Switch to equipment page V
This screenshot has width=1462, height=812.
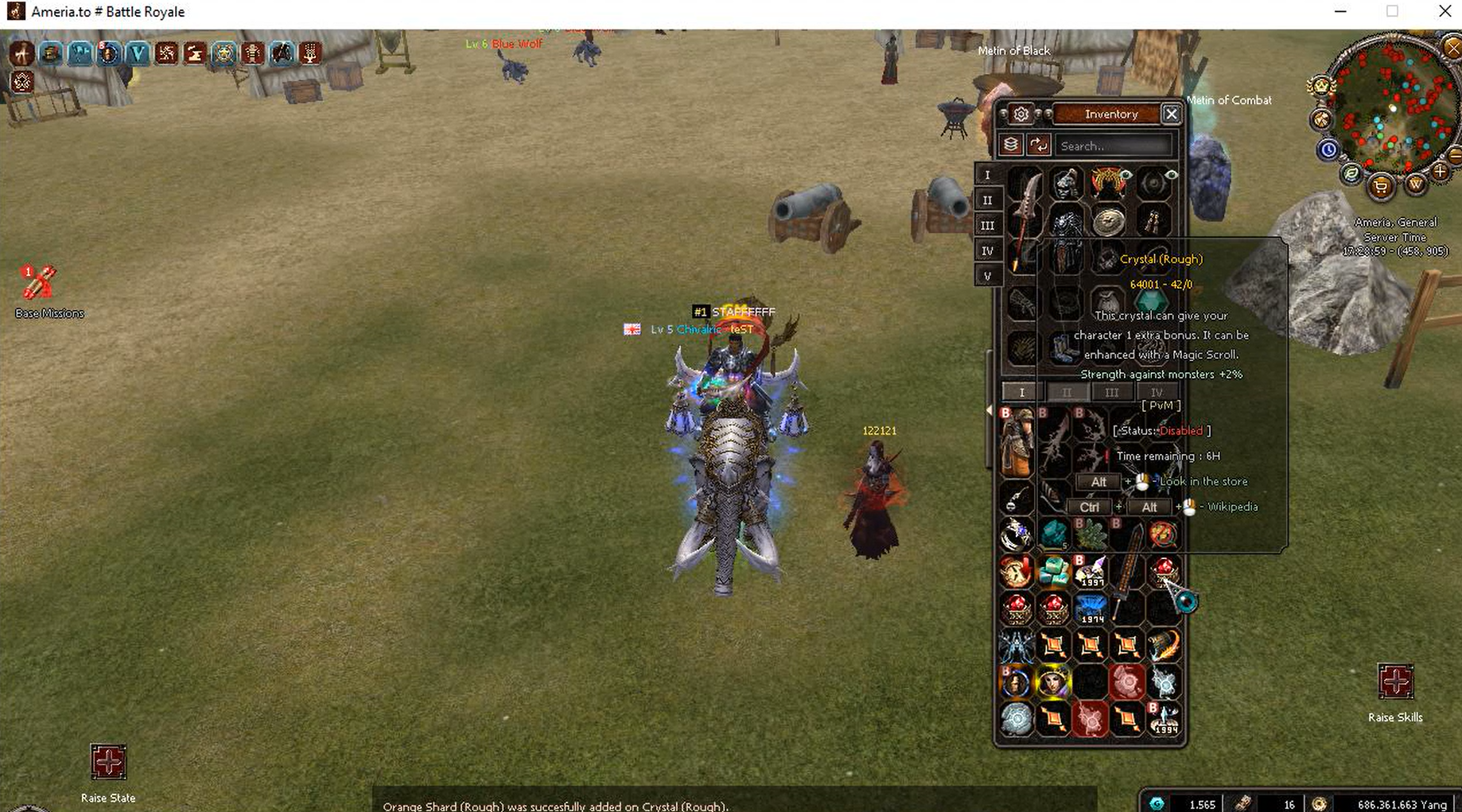tap(987, 276)
